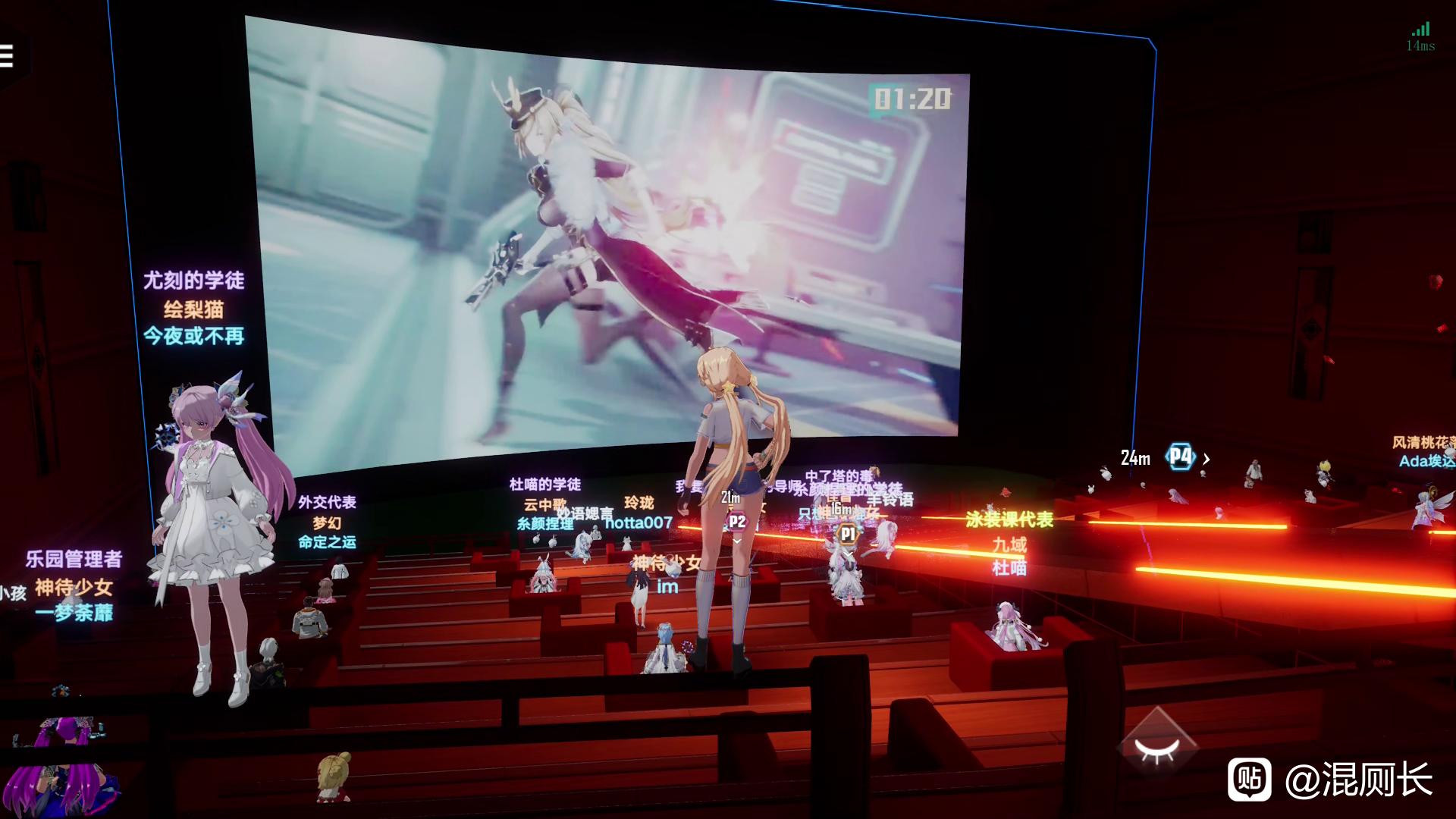Select the P1 teammate marker
1456x819 pixels.
click(x=847, y=534)
